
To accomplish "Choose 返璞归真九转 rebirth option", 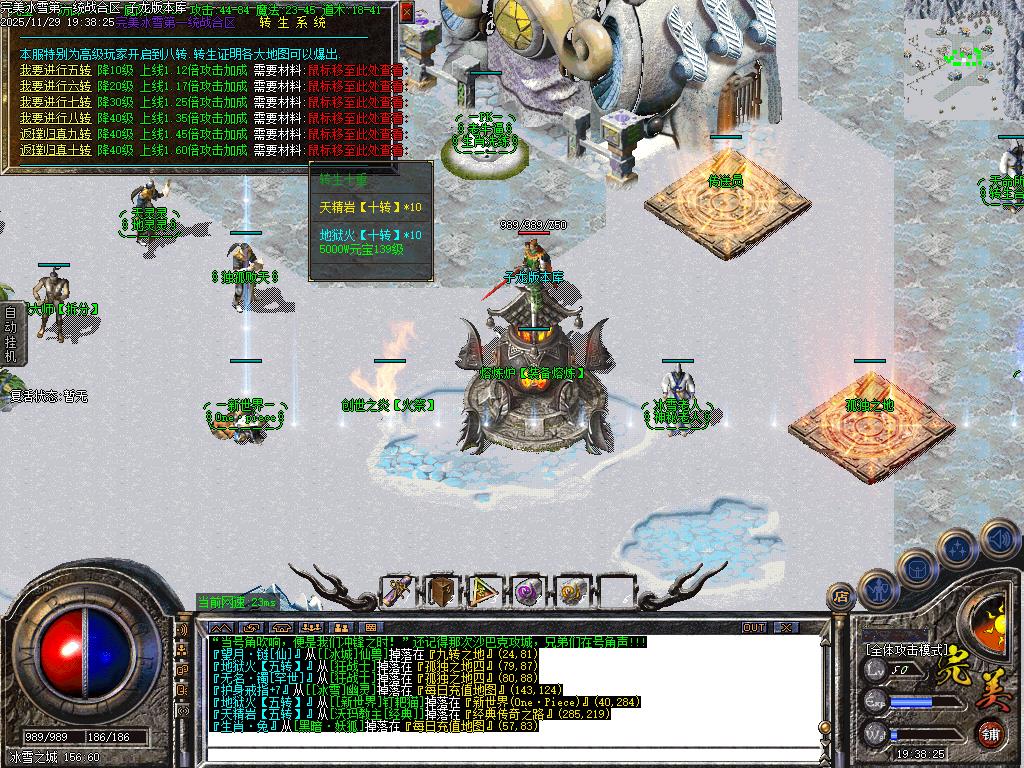I will [x=55, y=134].
